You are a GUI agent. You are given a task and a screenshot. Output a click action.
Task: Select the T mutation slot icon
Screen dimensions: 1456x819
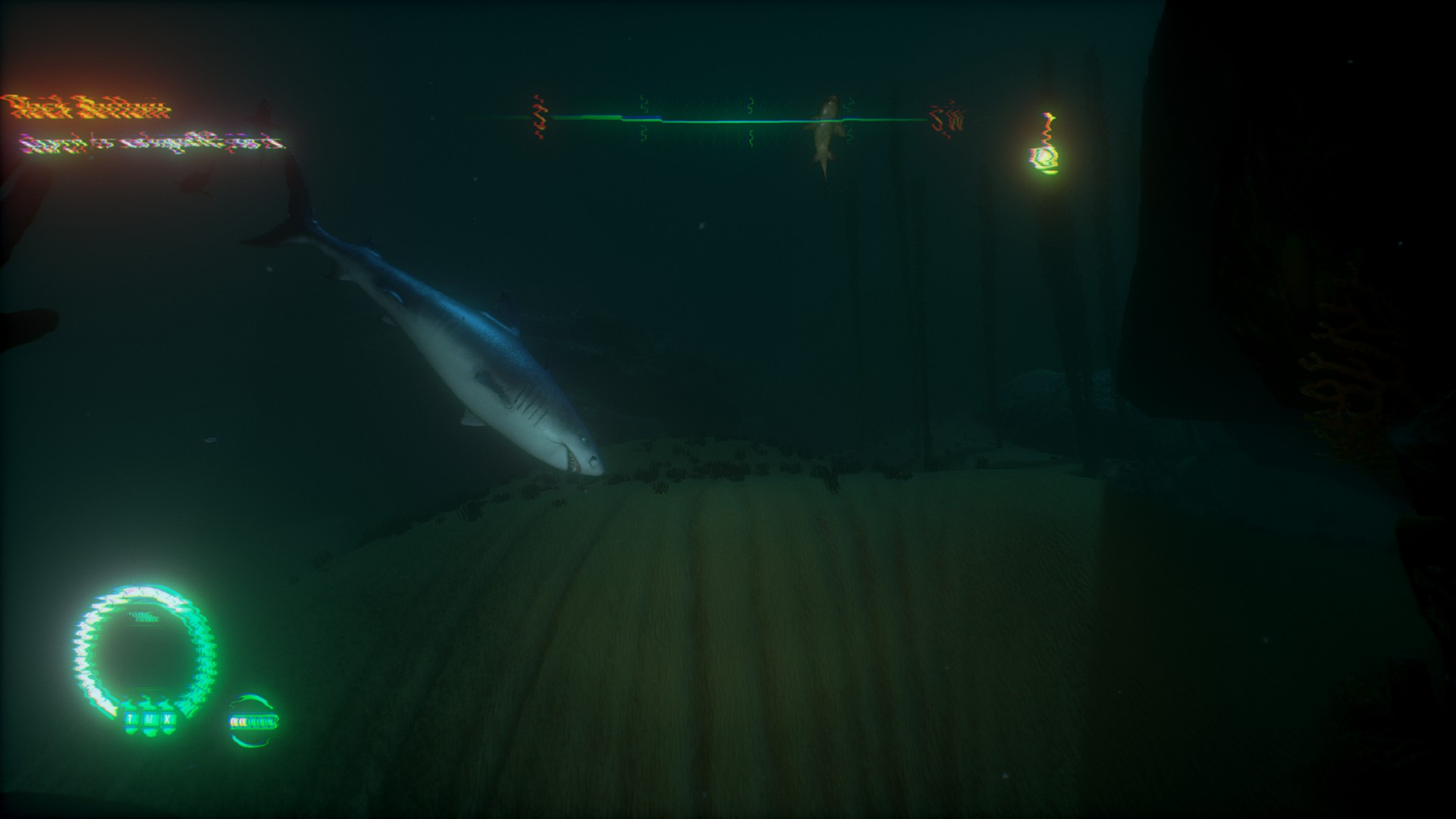[130, 719]
